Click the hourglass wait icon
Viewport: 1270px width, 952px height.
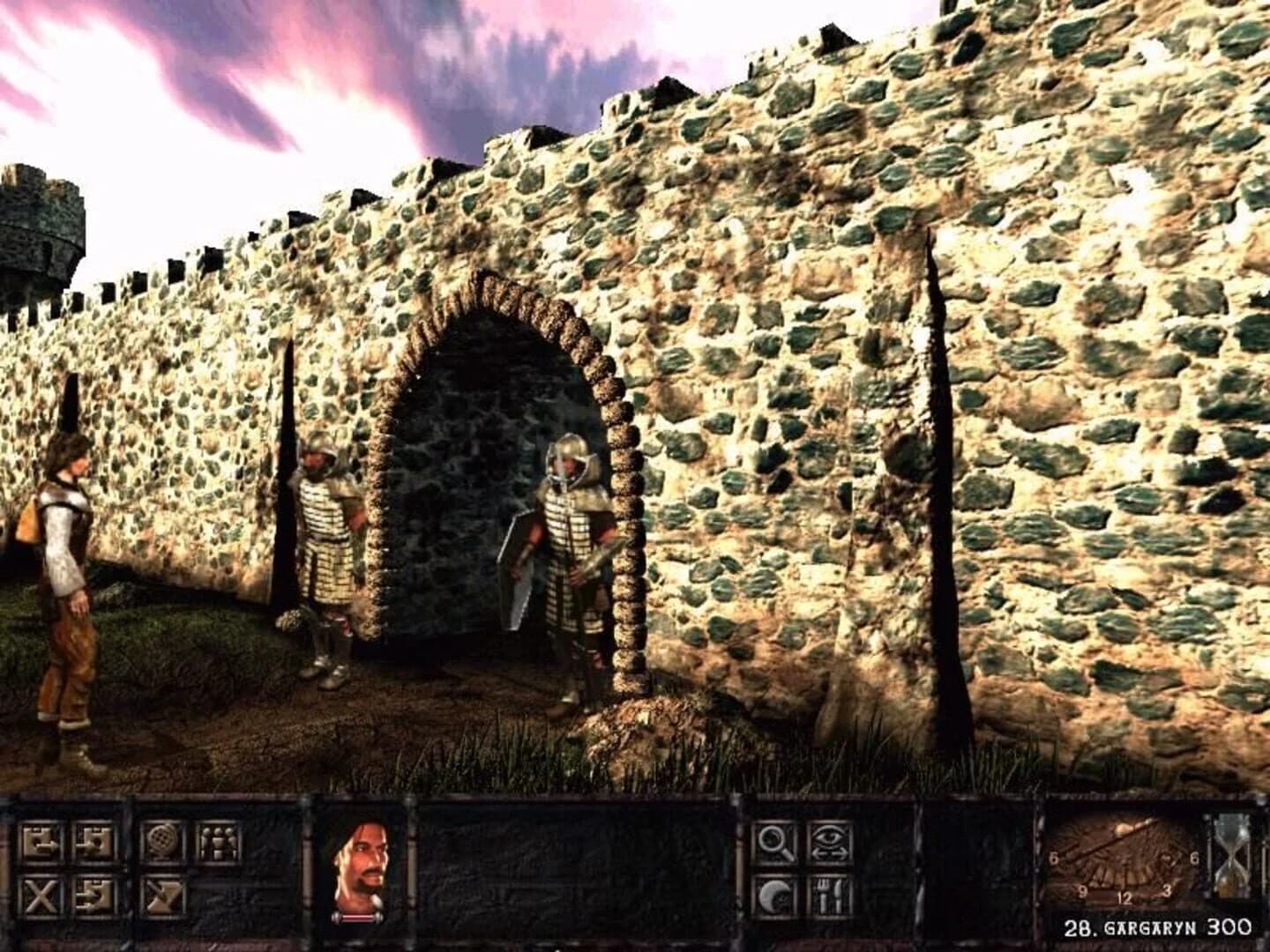1229,873
